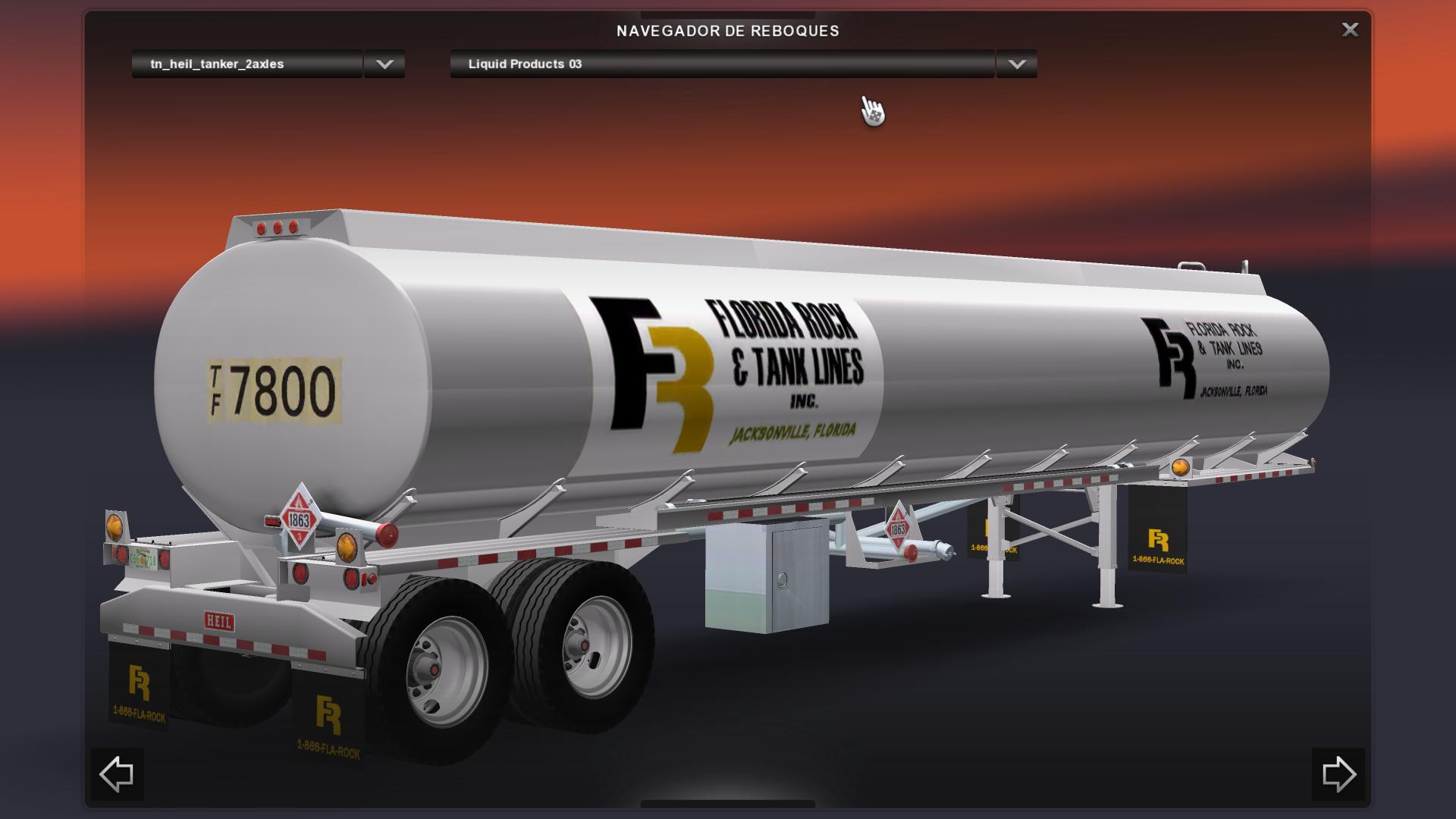Open the tn_heil_tanker_2axles trailer dropdown
The image size is (1456, 819).
pos(247,64)
